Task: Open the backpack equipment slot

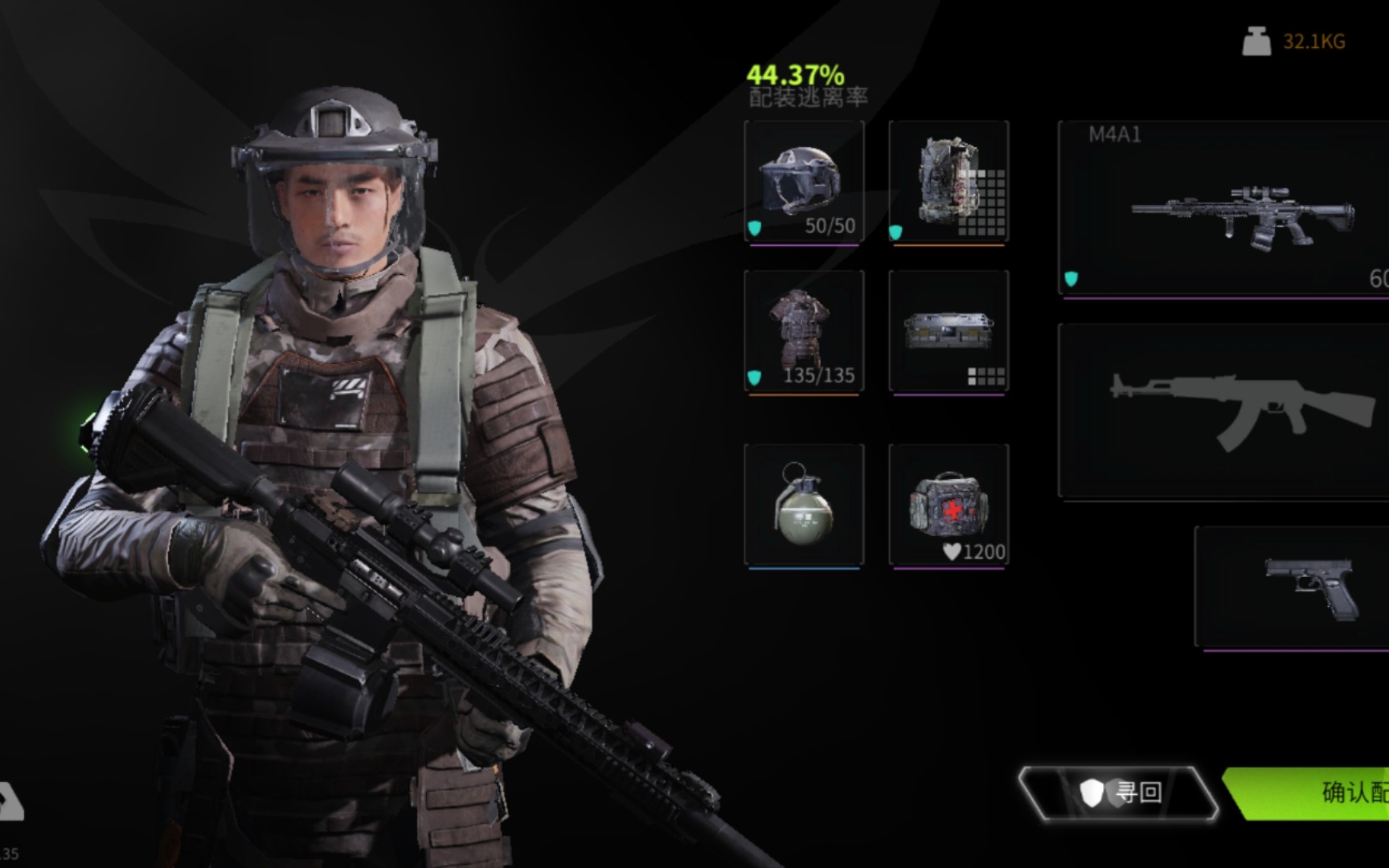Action: click(x=949, y=182)
